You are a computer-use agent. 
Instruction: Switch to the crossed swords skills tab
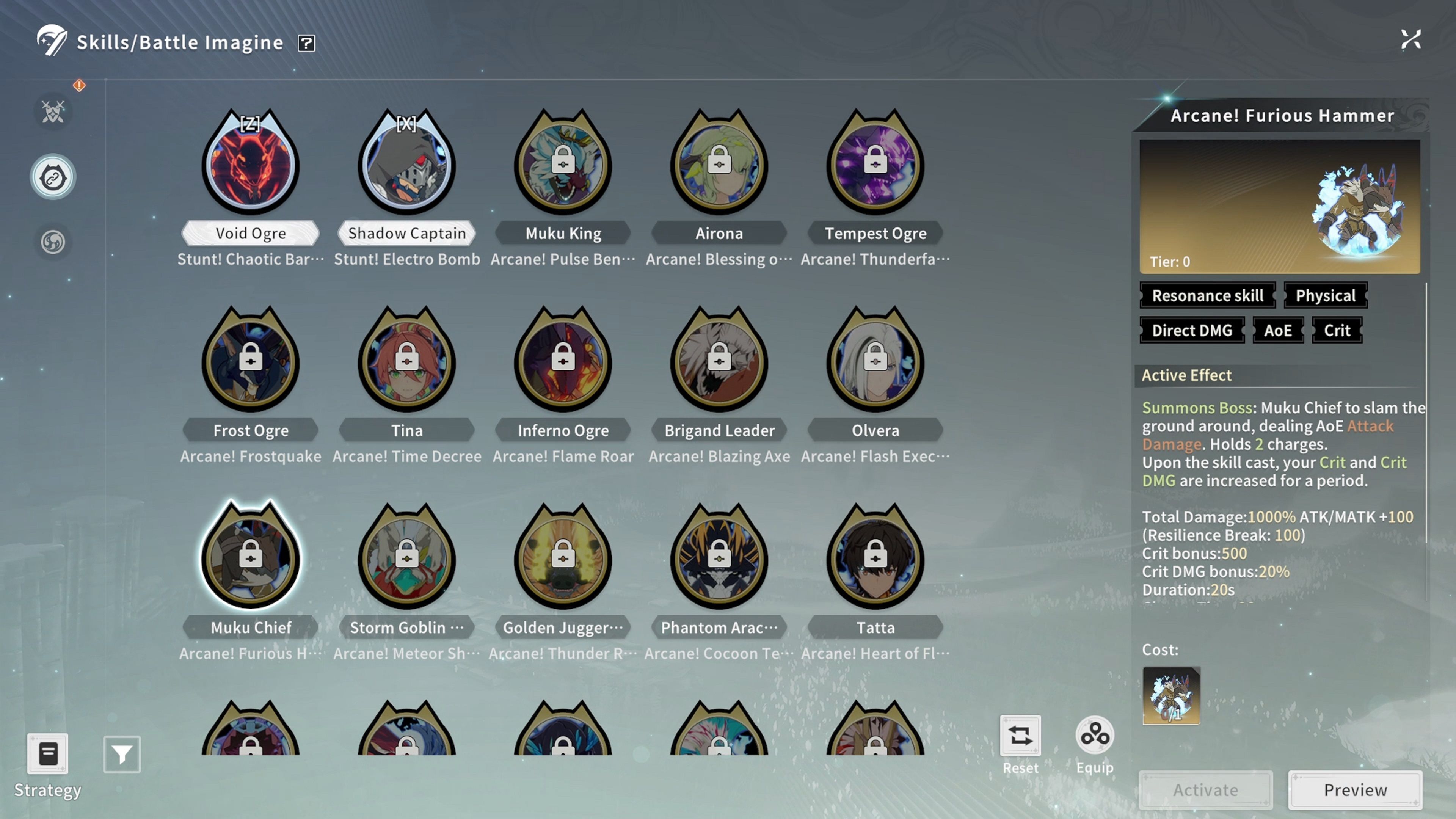[x=53, y=112]
